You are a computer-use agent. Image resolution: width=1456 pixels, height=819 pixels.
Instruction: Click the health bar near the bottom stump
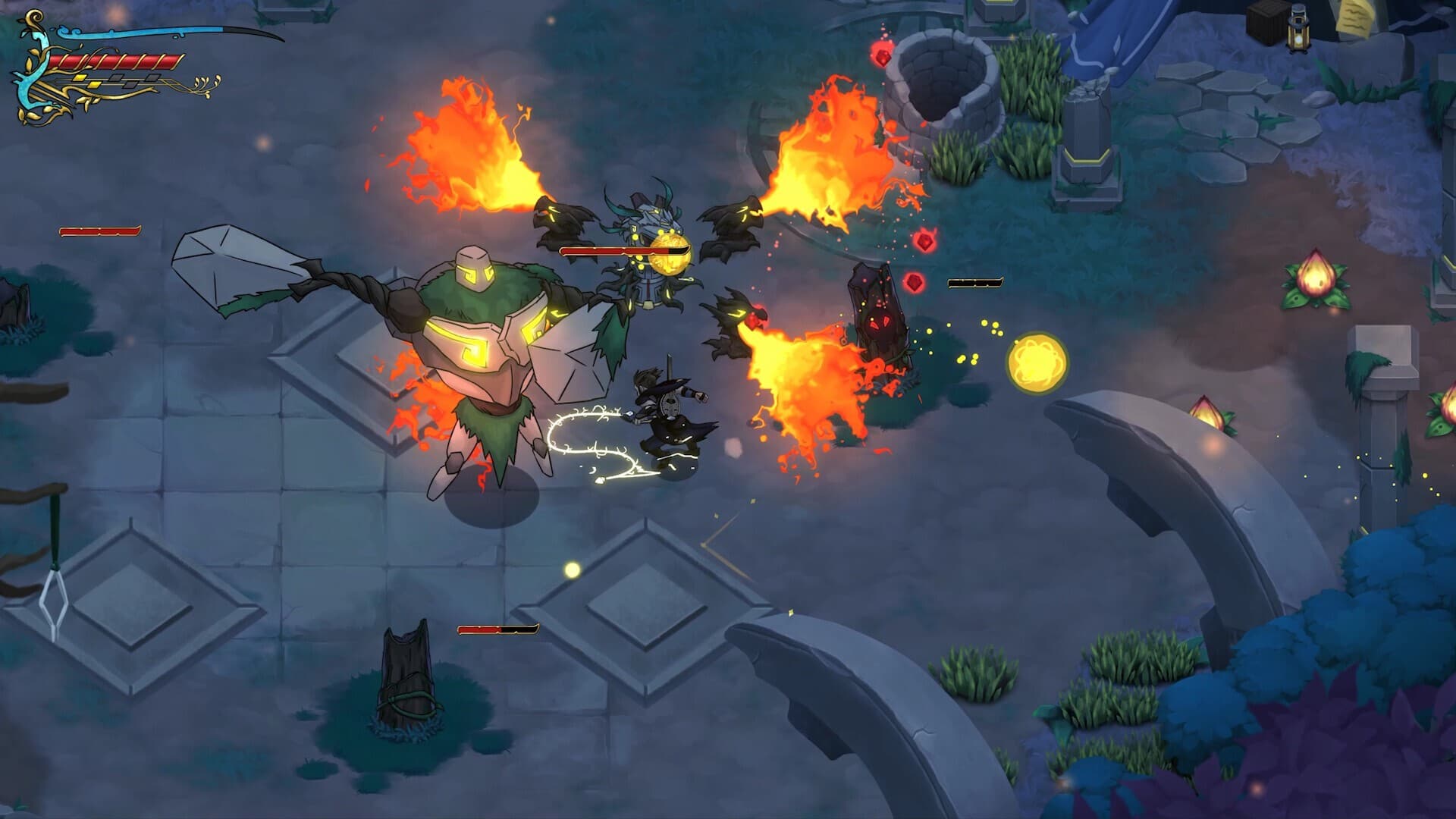pos(497,629)
